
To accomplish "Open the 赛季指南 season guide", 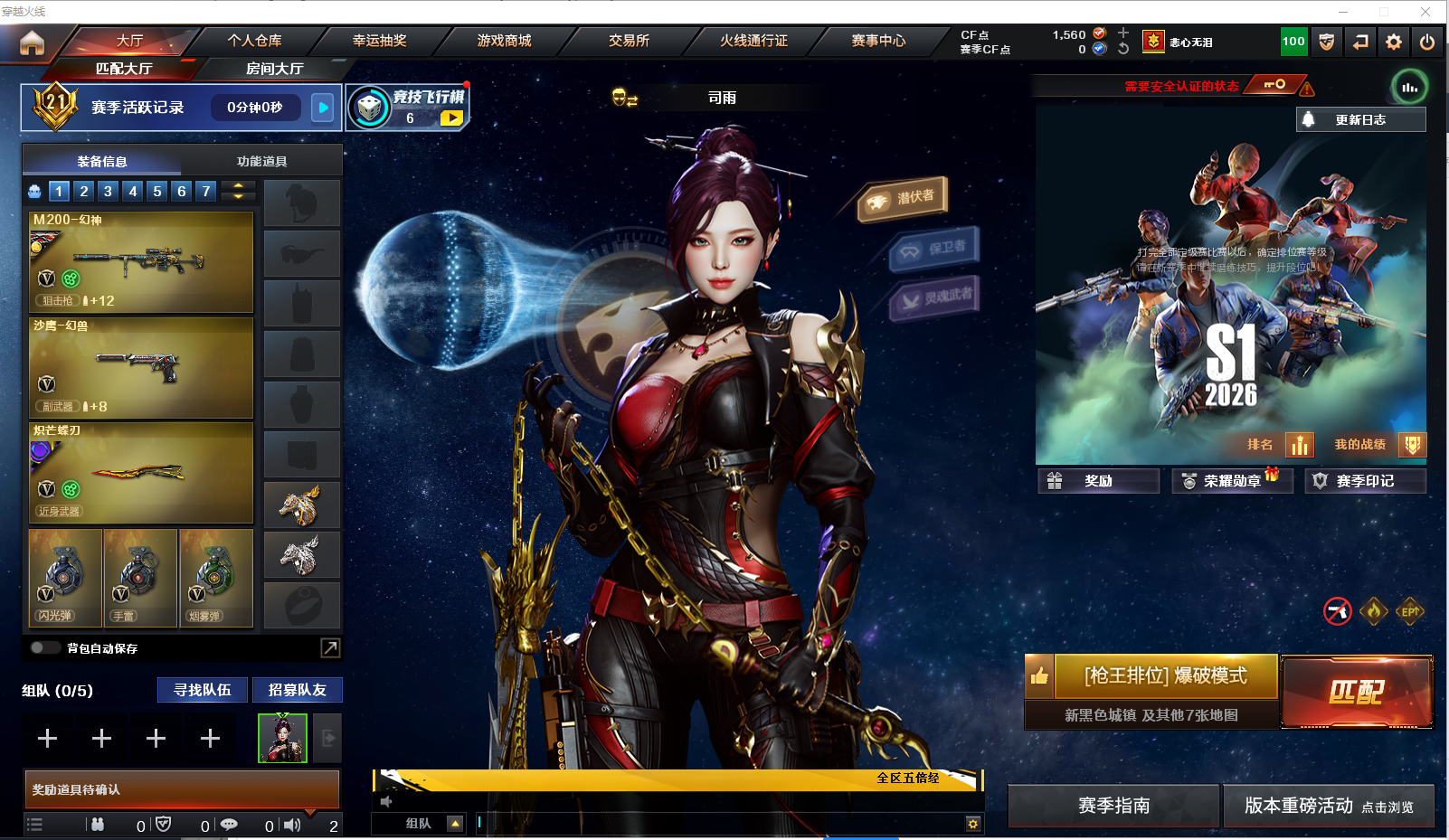I will click(x=1113, y=805).
